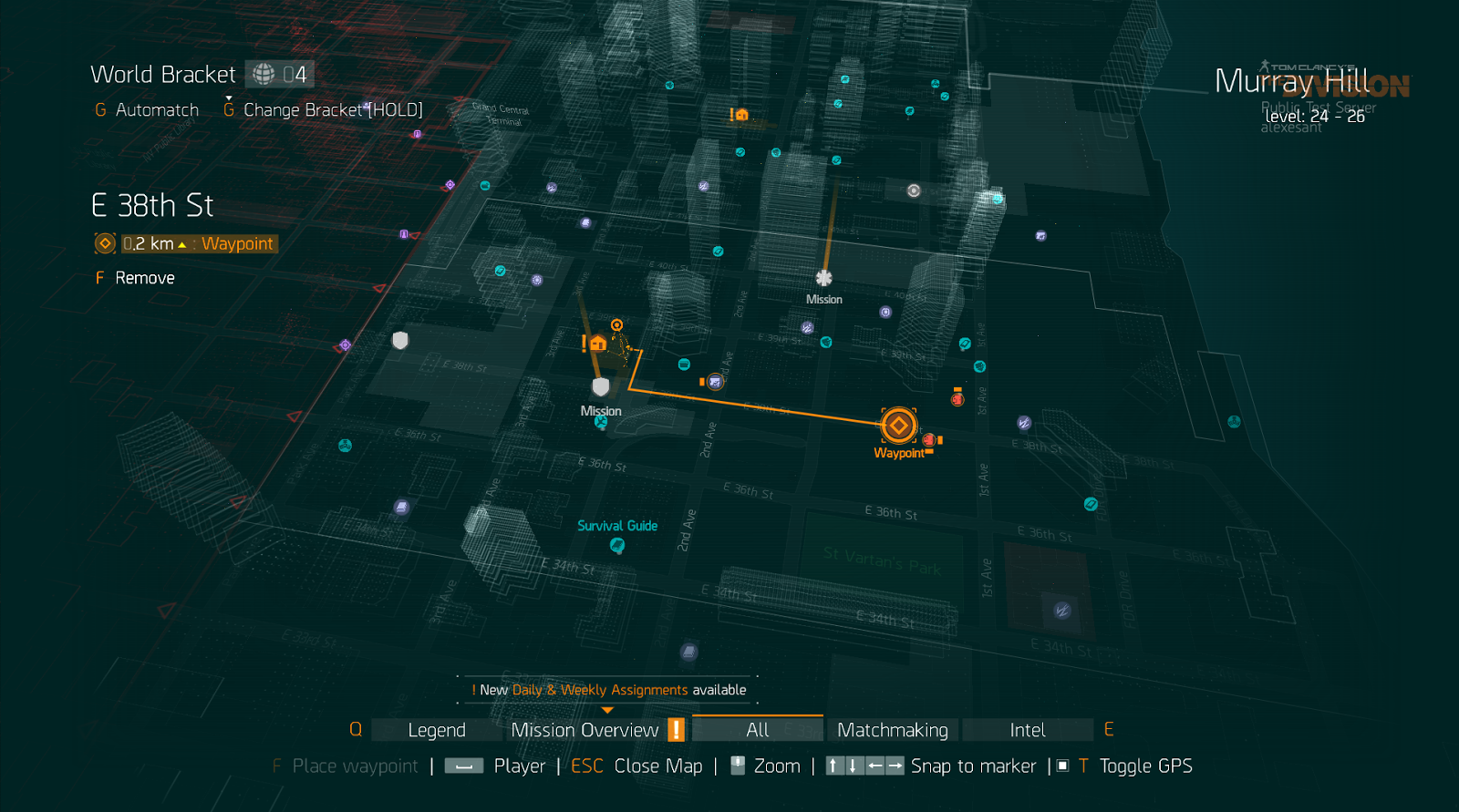Click the orange safe house icon near 3rd Ave
Viewport: 1459px width, 812px height.
pos(597,343)
